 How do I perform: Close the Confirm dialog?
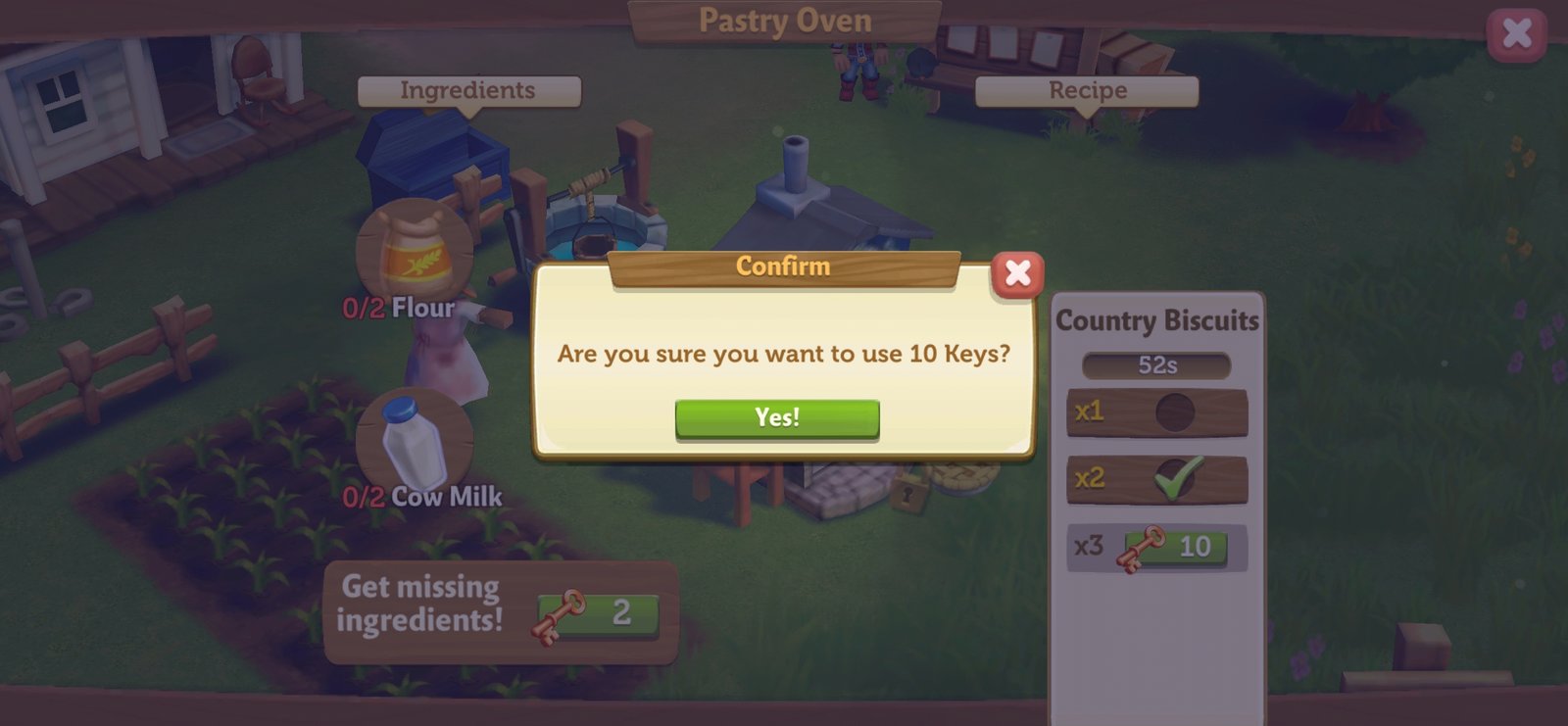point(1017,273)
